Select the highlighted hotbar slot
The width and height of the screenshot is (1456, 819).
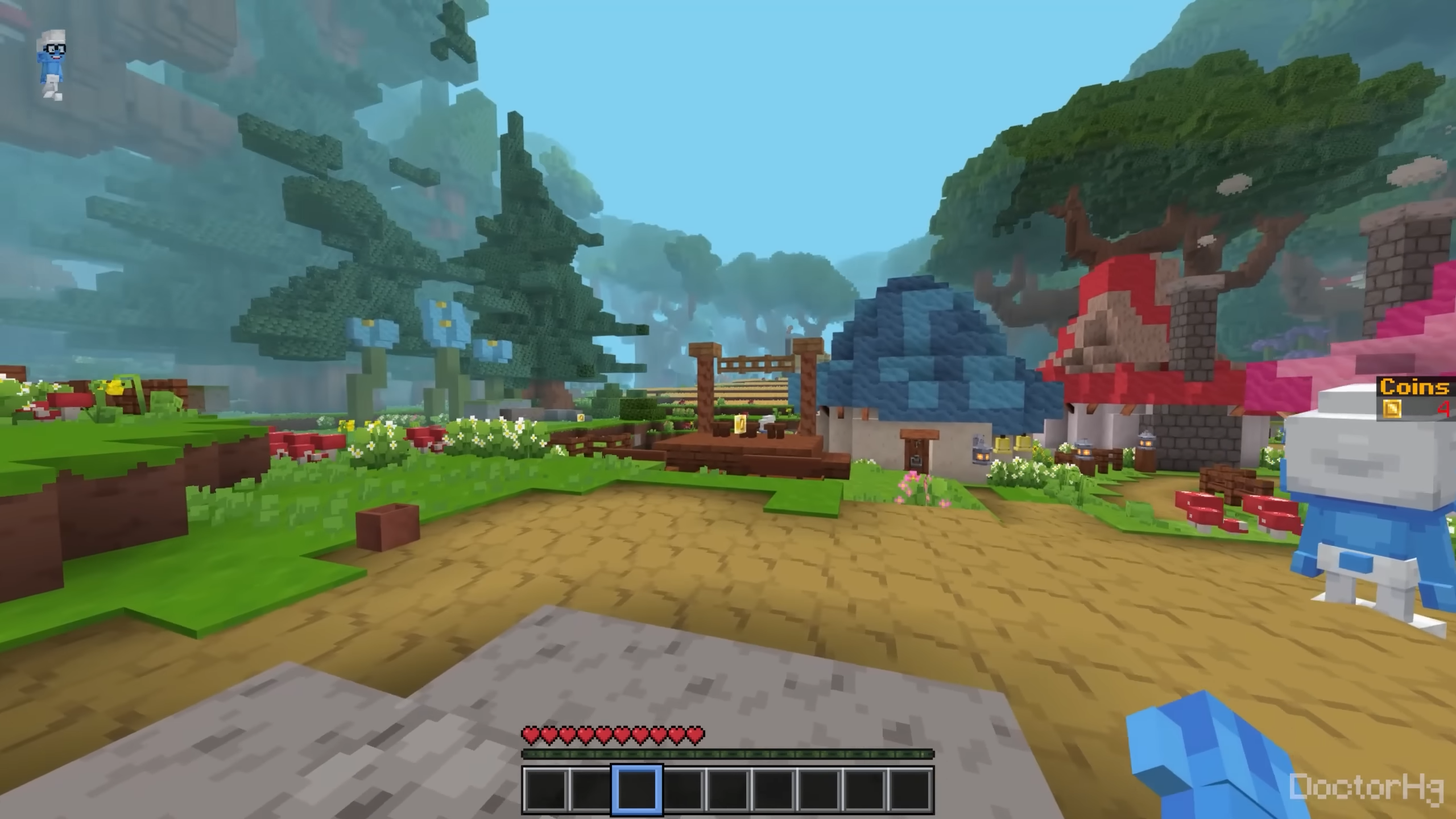coord(636,789)
